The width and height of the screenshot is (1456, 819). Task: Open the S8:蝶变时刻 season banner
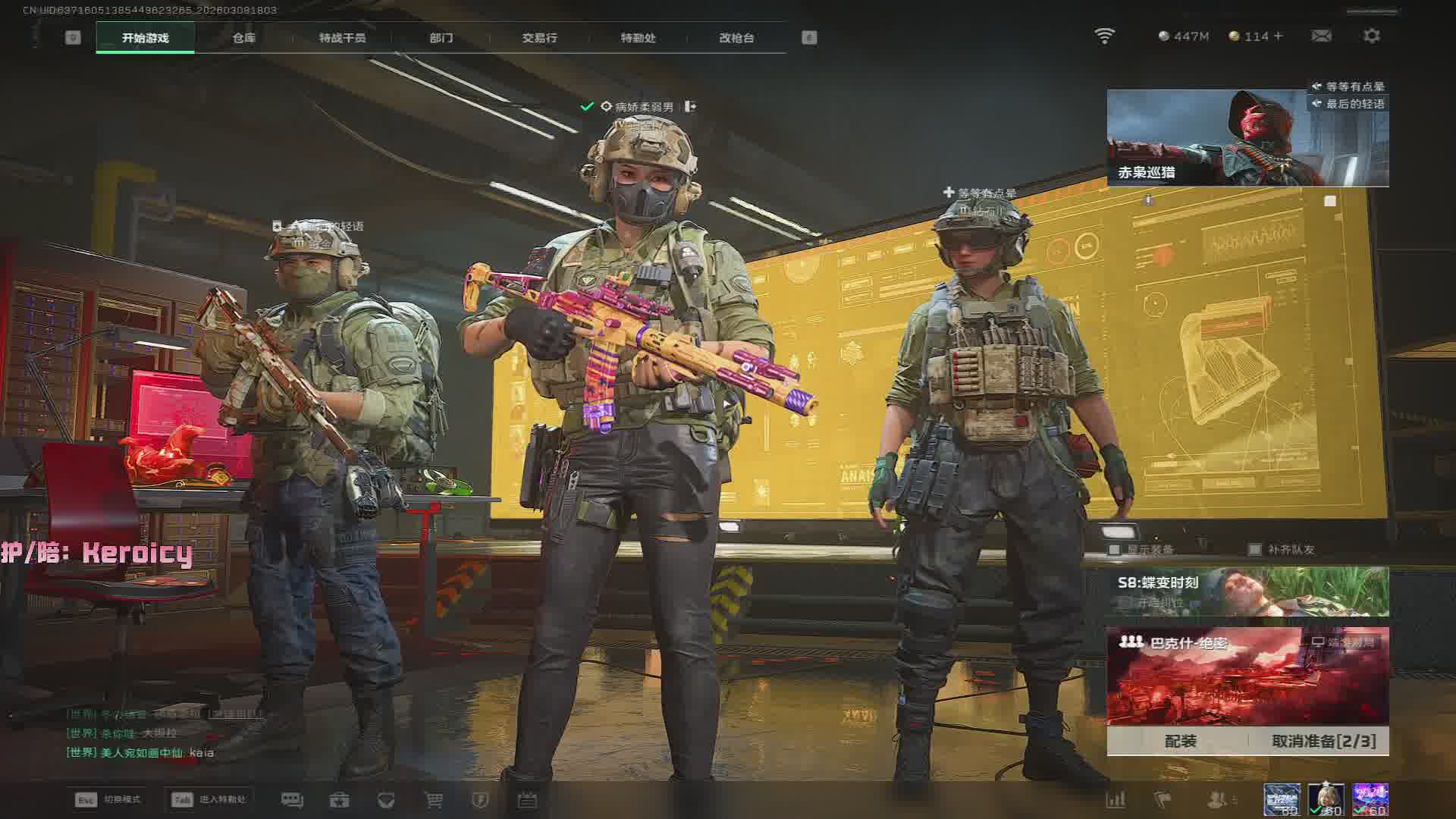click(x=1247, y=591)
